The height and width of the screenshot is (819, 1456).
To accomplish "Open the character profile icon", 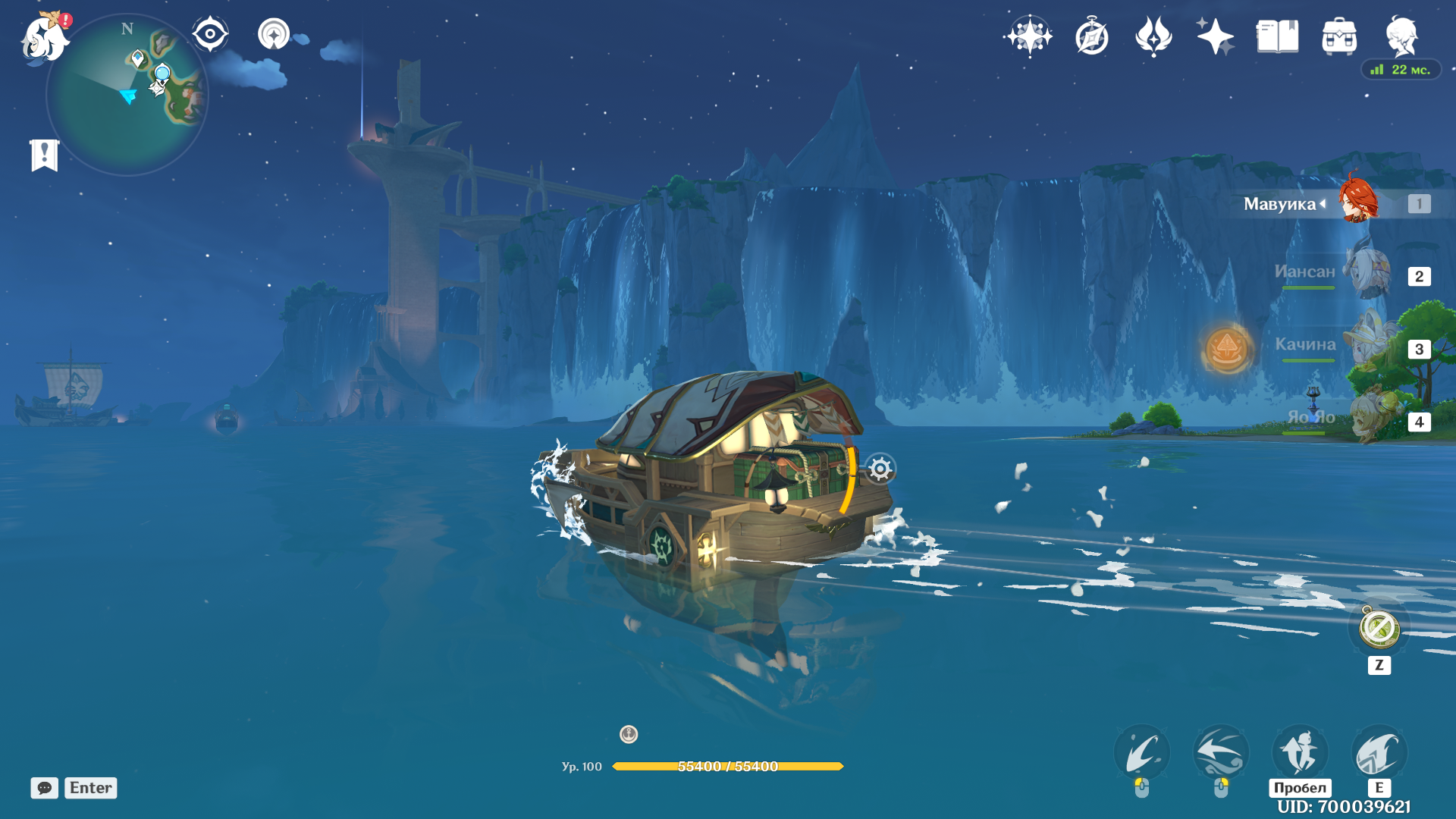I will tap(1401, 36).
